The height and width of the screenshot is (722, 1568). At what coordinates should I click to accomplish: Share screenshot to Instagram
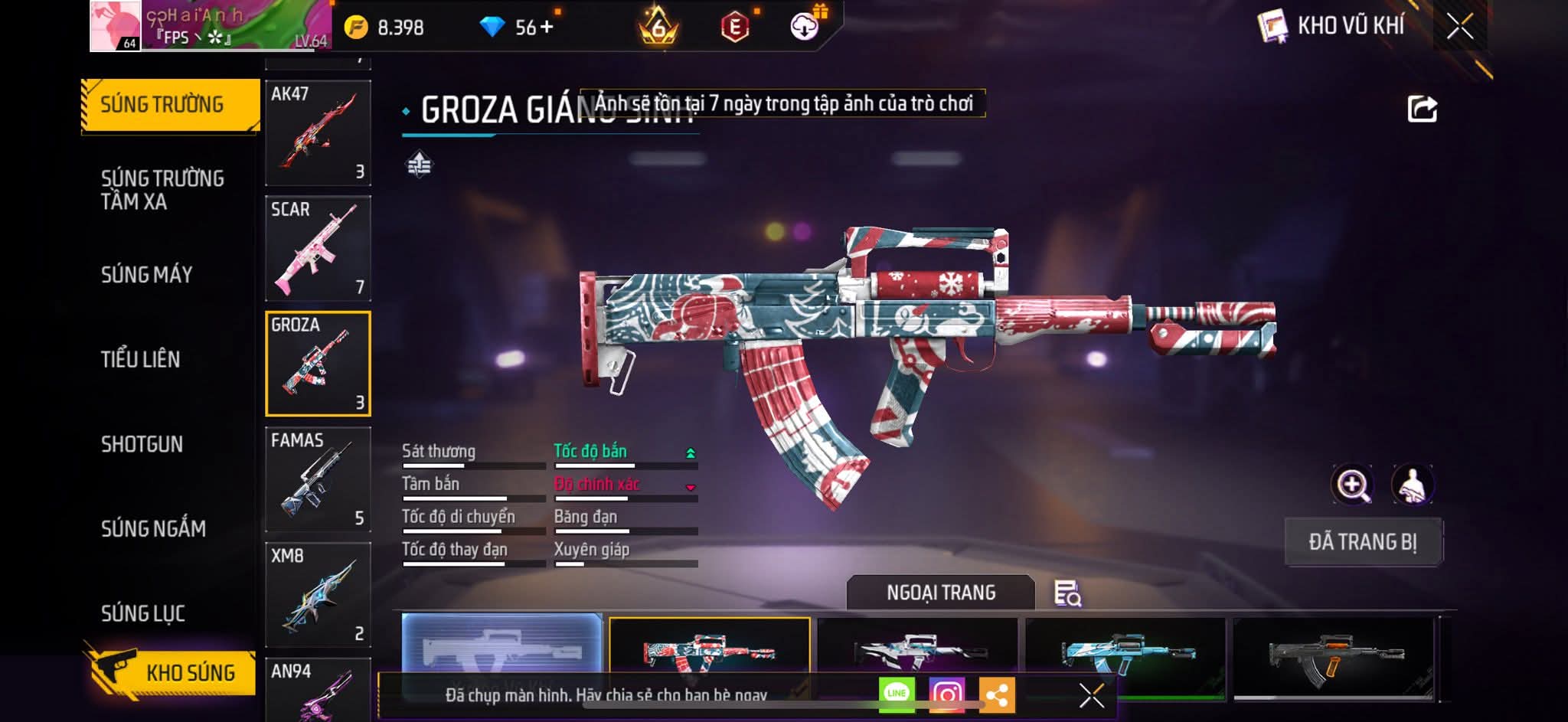click(946, 694)
